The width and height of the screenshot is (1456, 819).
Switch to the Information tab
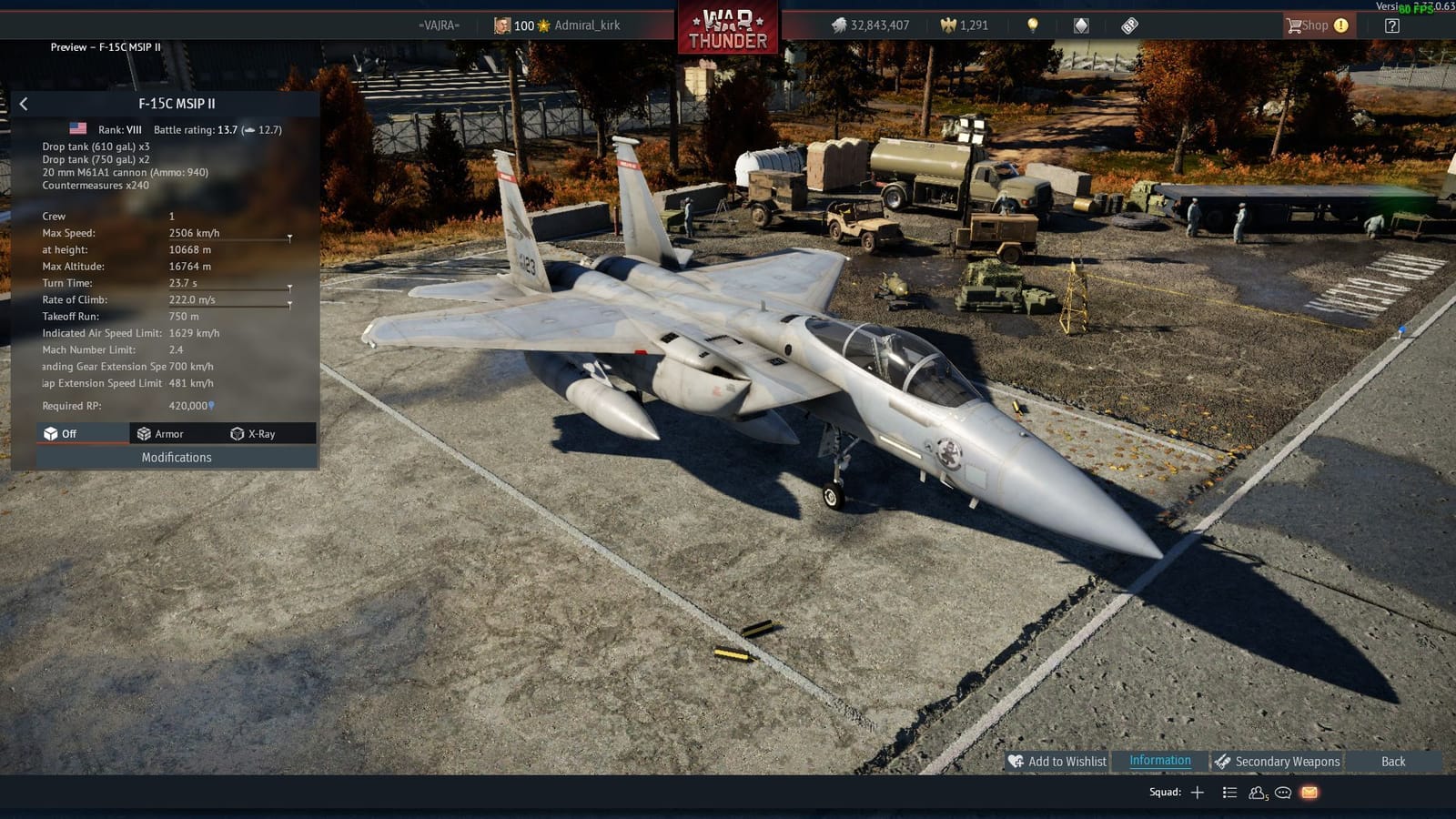pyautogui.click(x=1159, y=761)
